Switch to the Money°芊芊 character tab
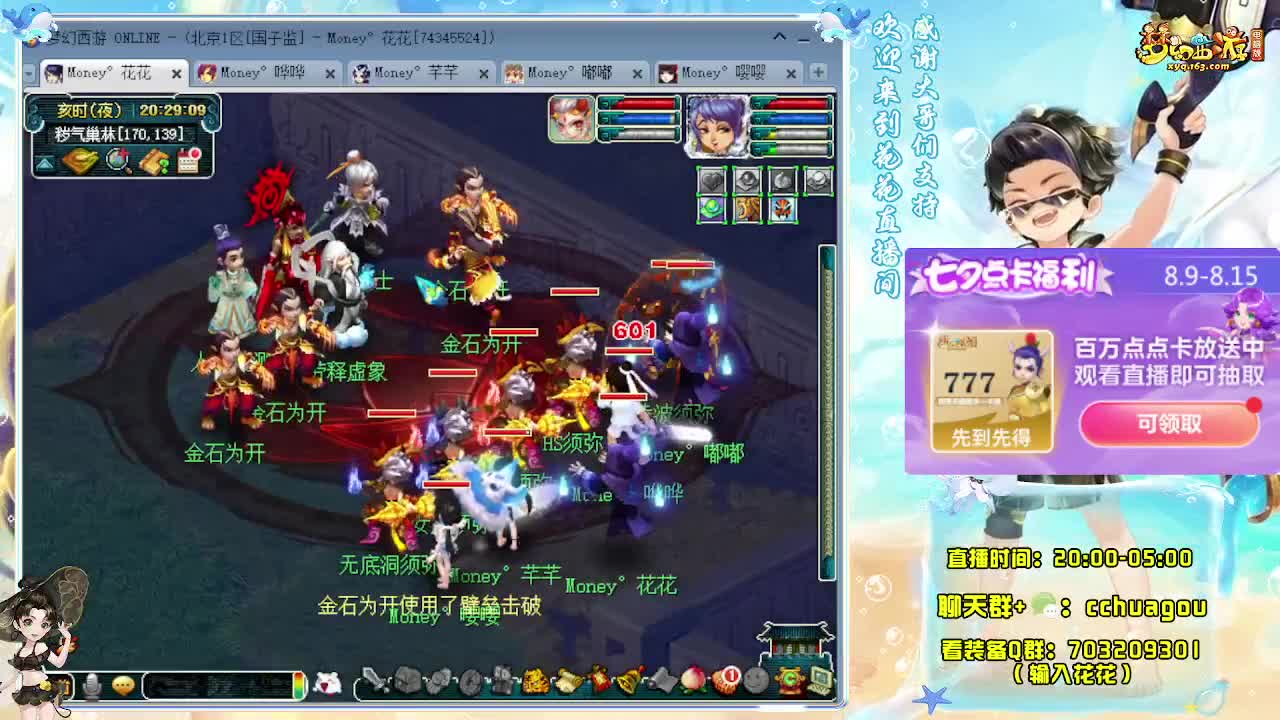Image resolution: width=1280 pixels, height=720 pixels. (x=420, y=73)
